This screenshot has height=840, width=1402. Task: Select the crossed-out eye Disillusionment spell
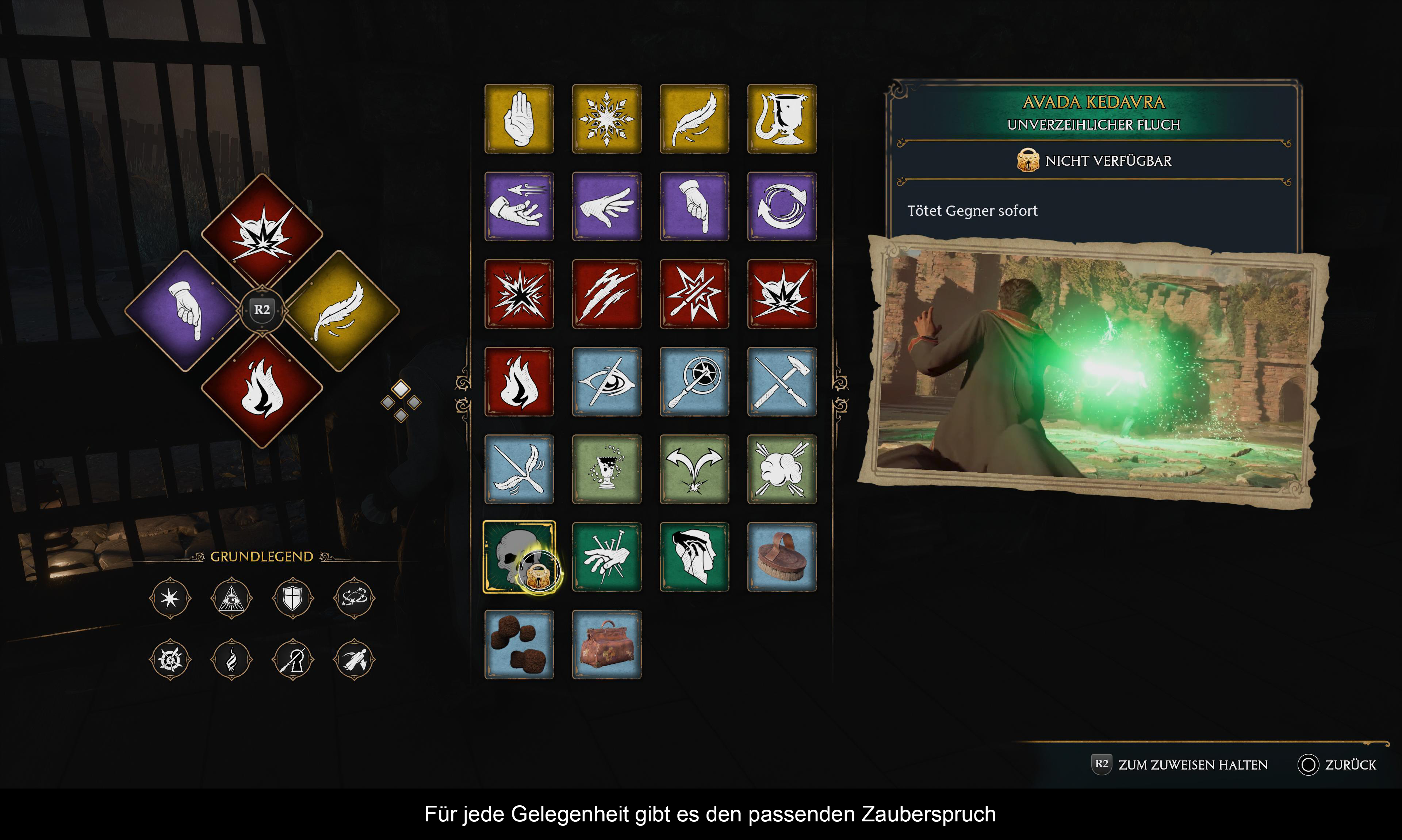[x=606, y=381]
